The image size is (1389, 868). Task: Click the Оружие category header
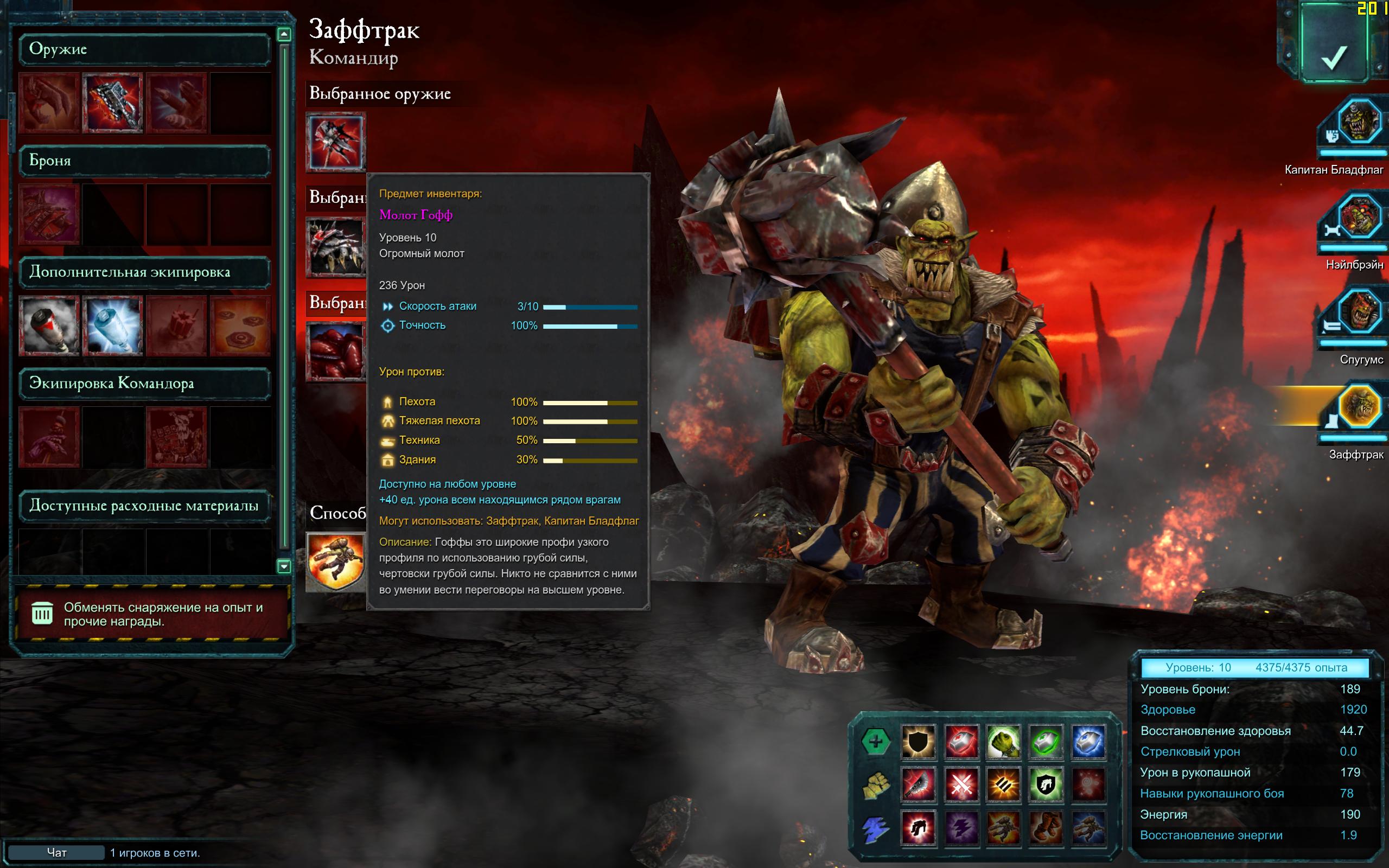144,49
